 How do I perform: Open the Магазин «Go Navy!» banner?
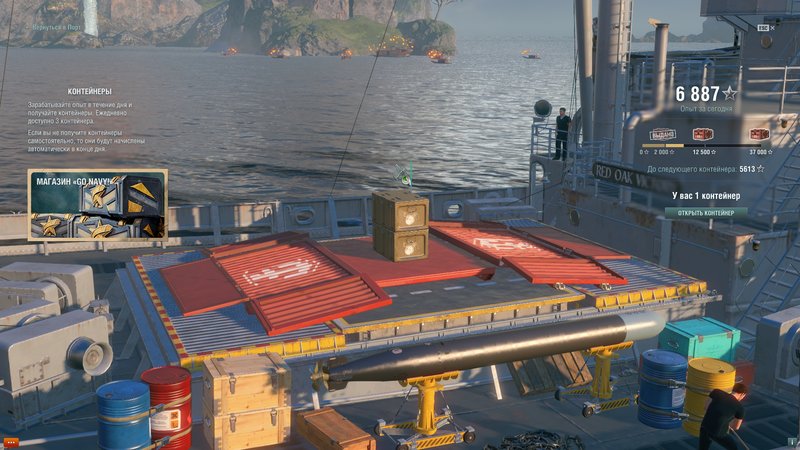97,205
